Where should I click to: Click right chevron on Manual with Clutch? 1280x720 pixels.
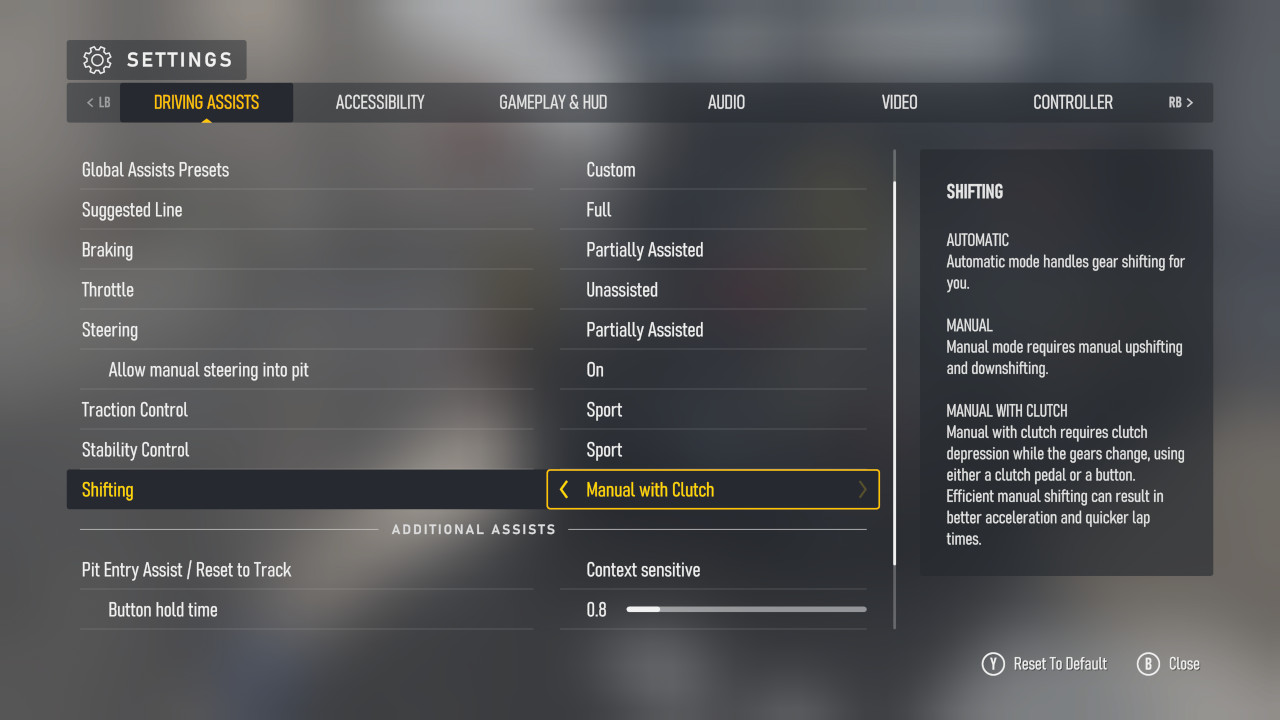point(861,489)
